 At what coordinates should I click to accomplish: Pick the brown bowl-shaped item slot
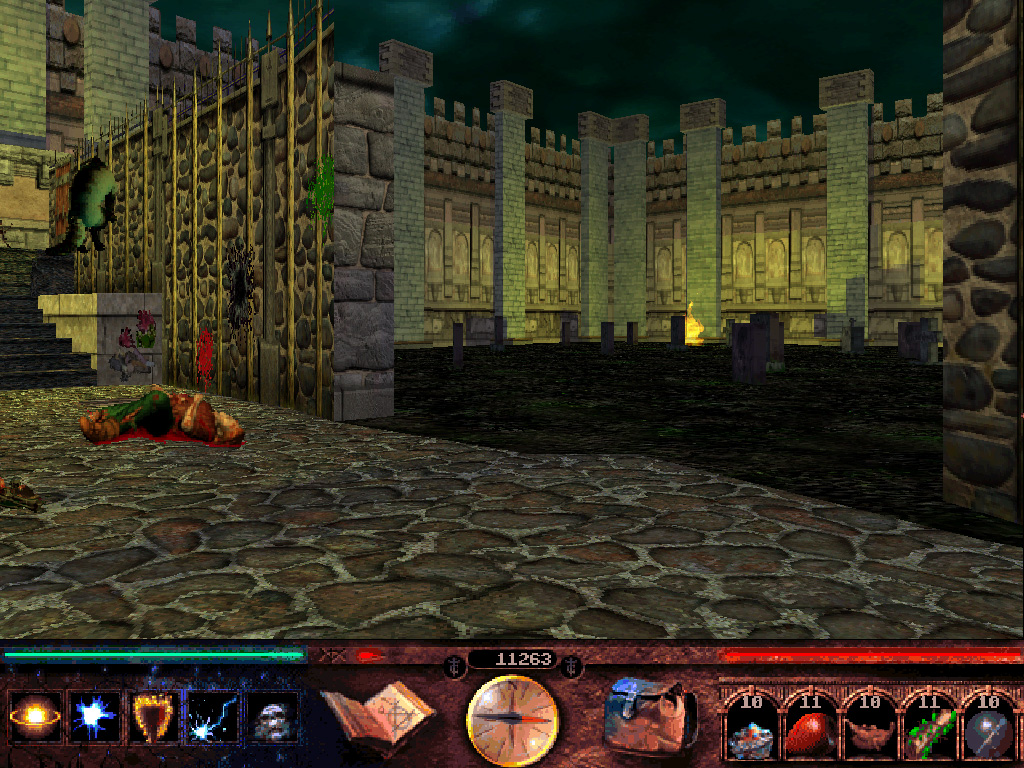pyautogui.click(x=869, y=729)
